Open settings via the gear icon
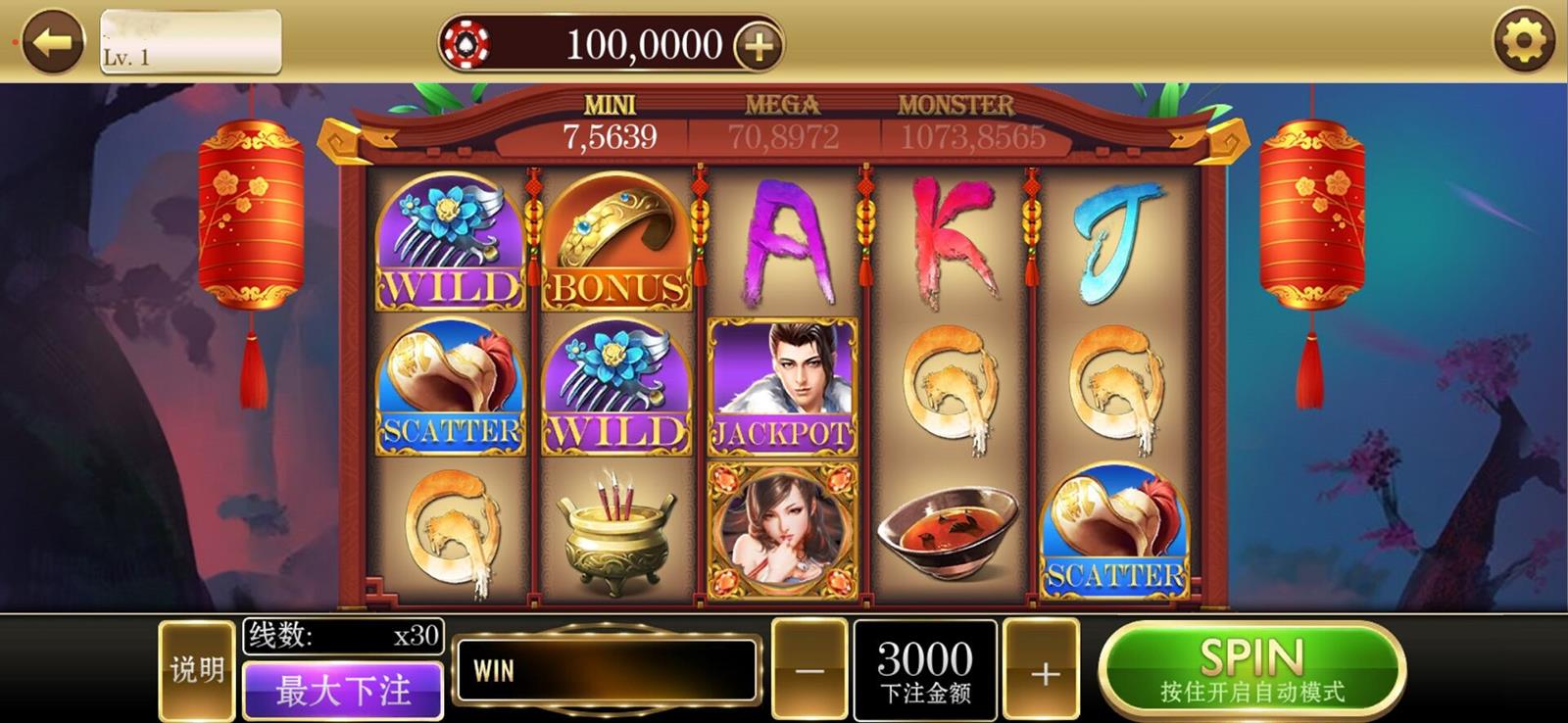The image size is (1568, 723). [x=1523, y=41]
